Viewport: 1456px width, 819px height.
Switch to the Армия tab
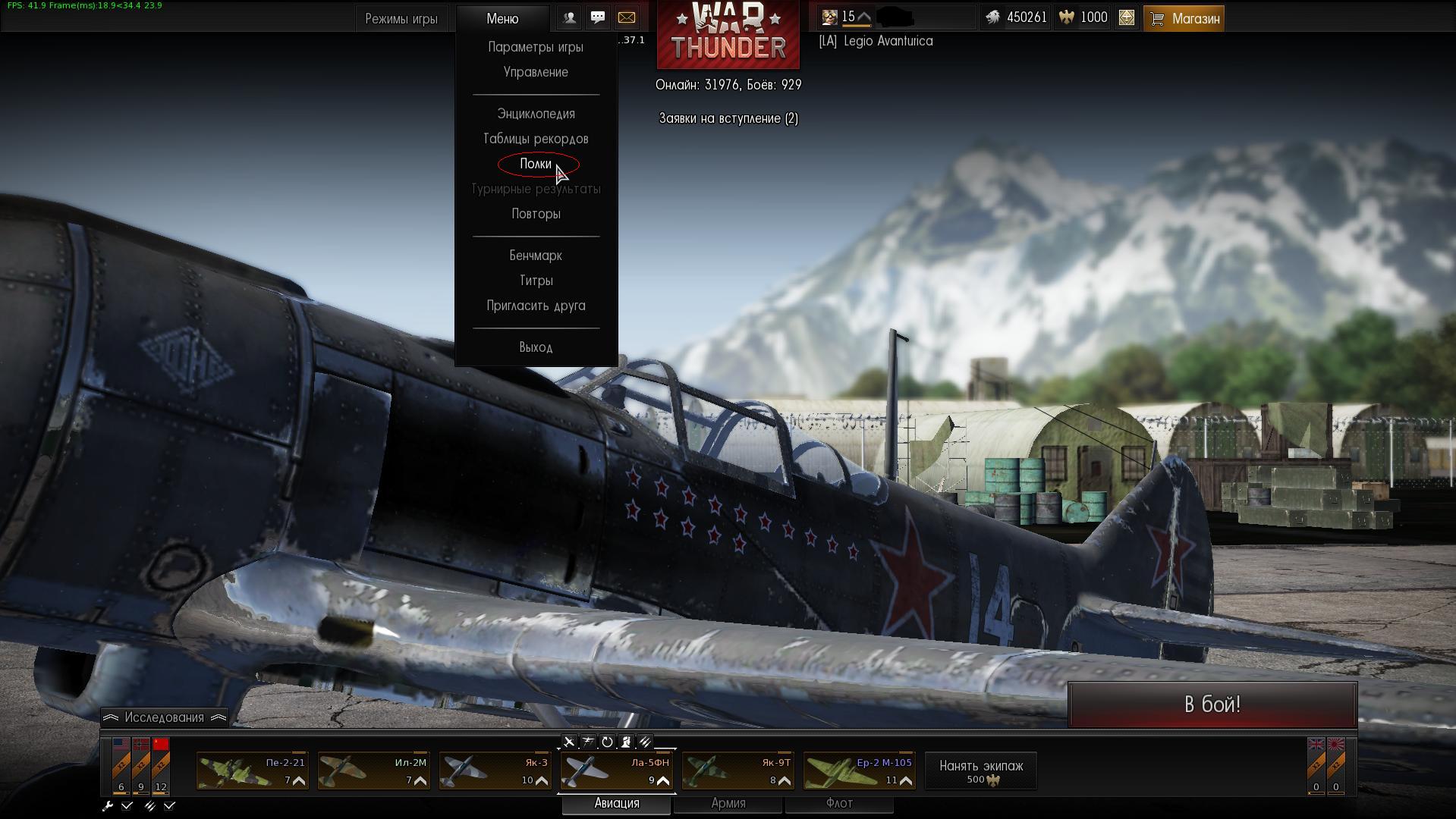pos(728,803)
